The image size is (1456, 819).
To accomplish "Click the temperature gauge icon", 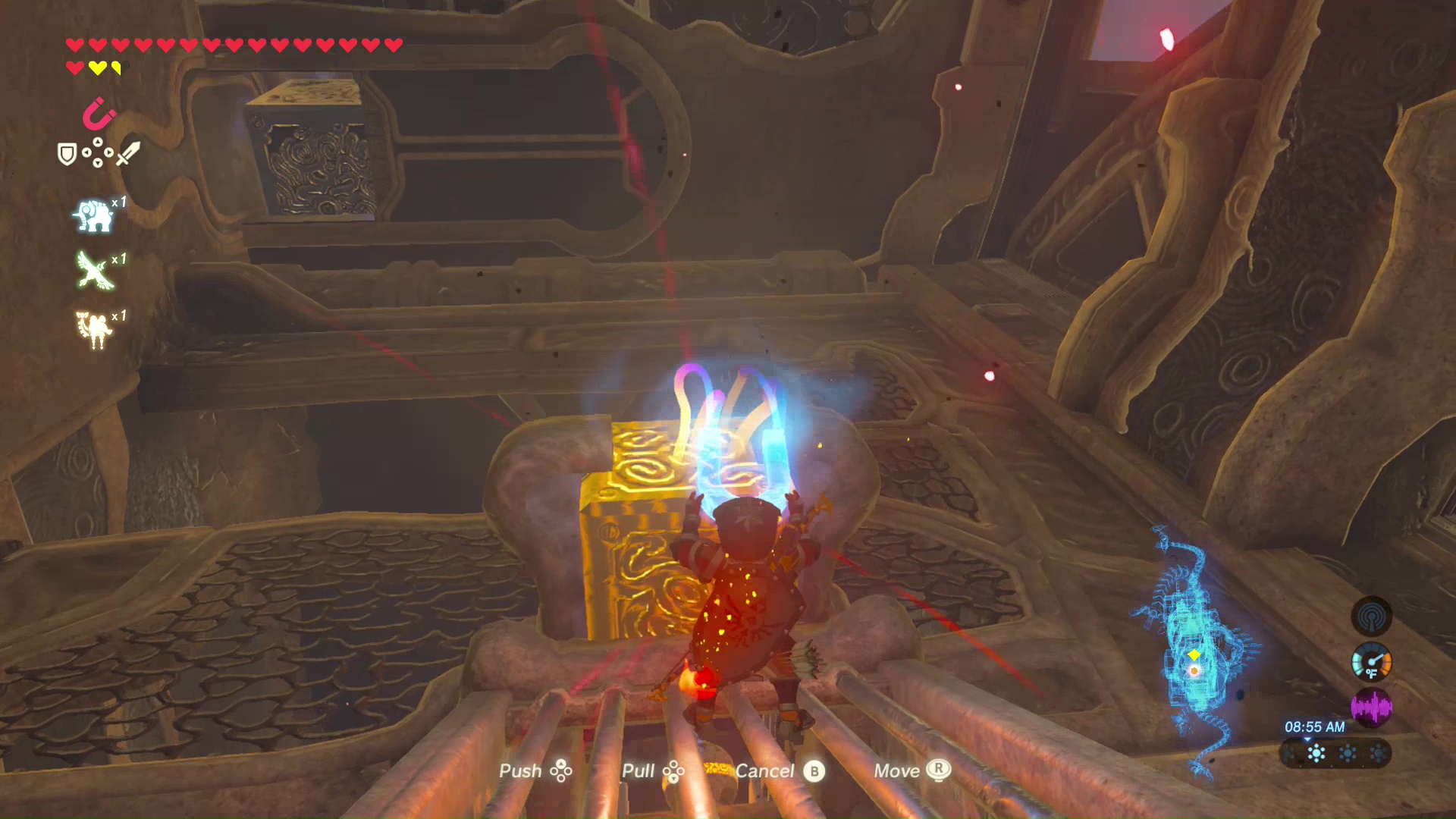I will tap(1371, 662).
